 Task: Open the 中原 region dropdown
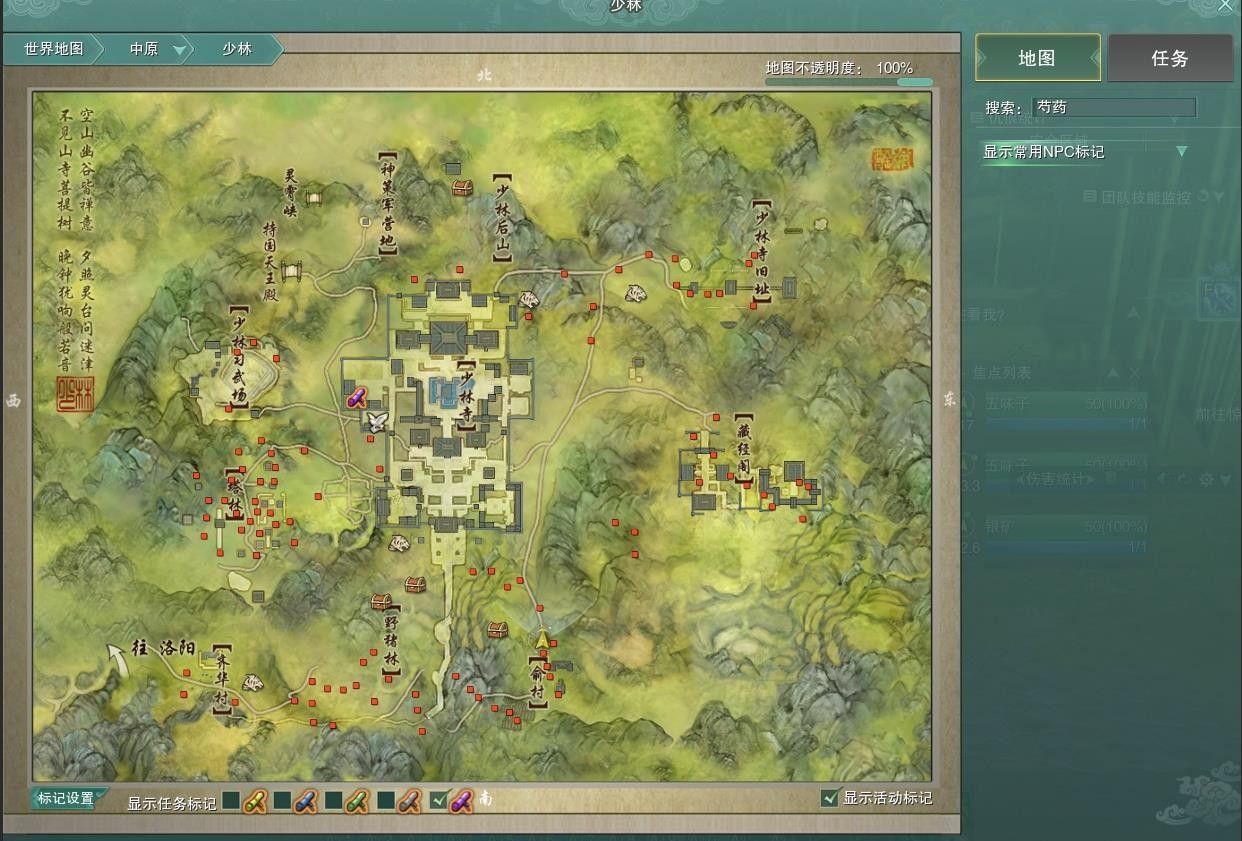click(x=179, y=49)
